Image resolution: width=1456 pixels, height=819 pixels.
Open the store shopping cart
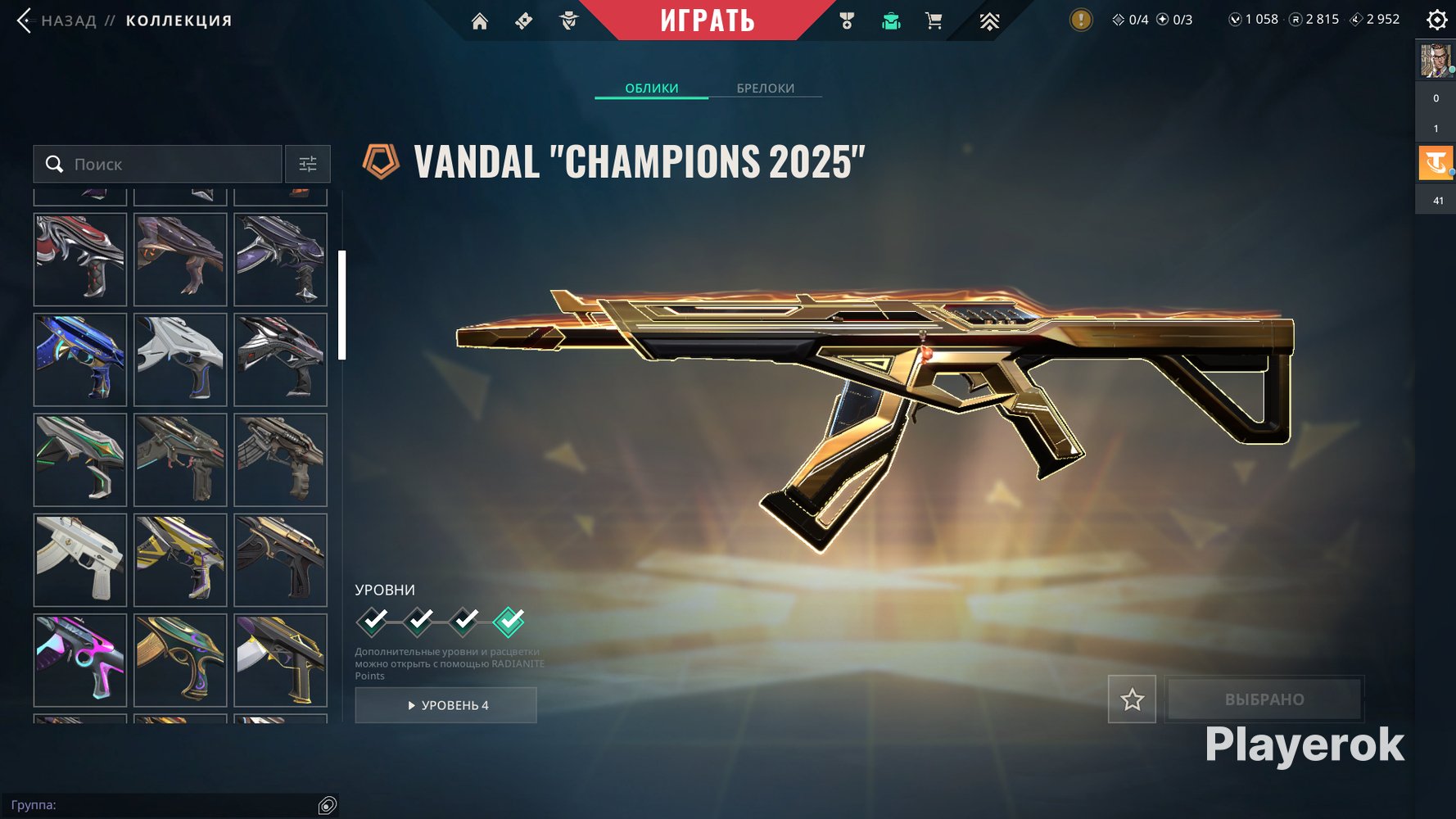tap(934, 21)
